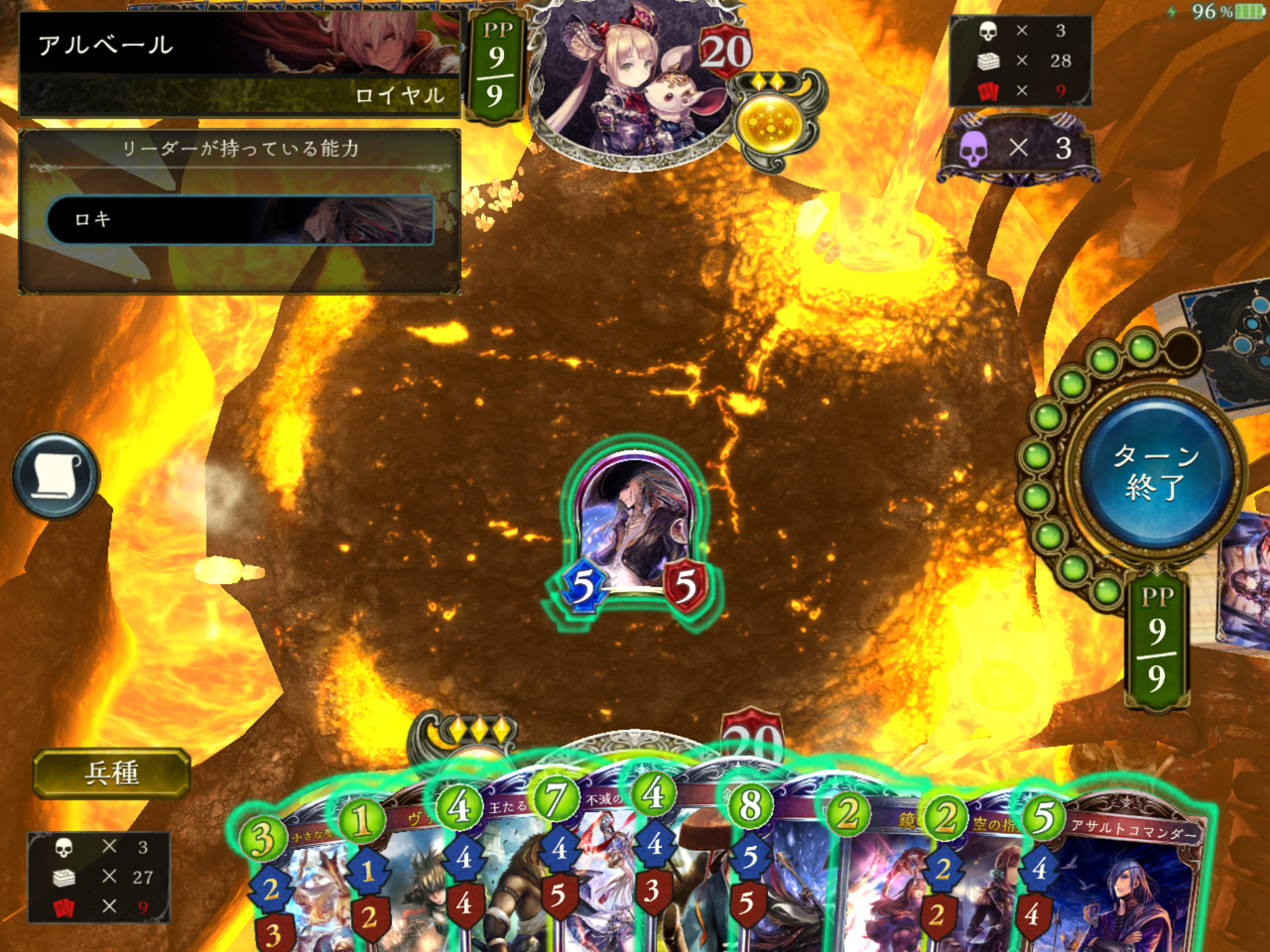Image resolution: width=1270 pixels, height=952 pixels.
Task: Click the 兵種 button
Action: click(x=111, y=773)
